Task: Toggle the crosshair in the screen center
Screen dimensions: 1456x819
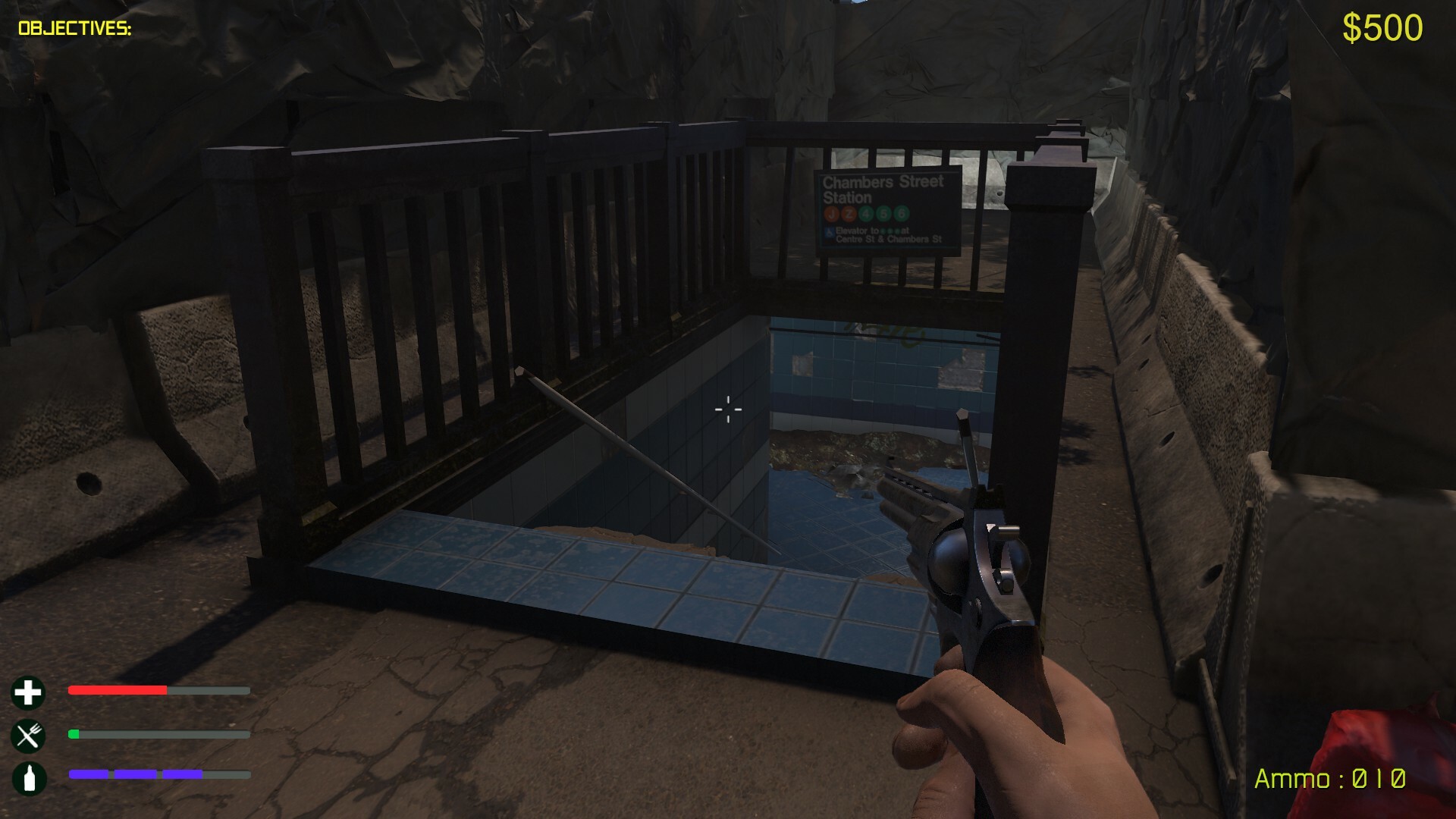Action: 727,409
